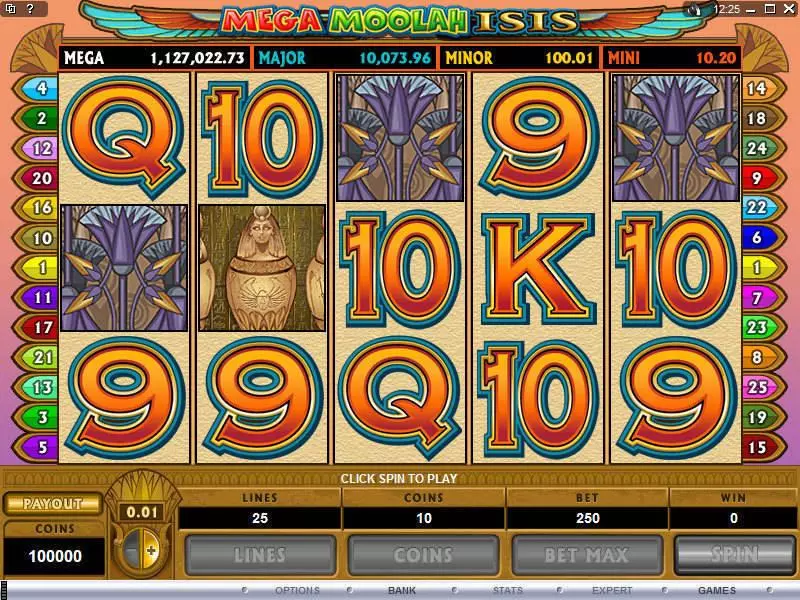This screenshot has height=600, width=800.
Task: Spin the reels with the SPIN button
Action: coord(735,555)
